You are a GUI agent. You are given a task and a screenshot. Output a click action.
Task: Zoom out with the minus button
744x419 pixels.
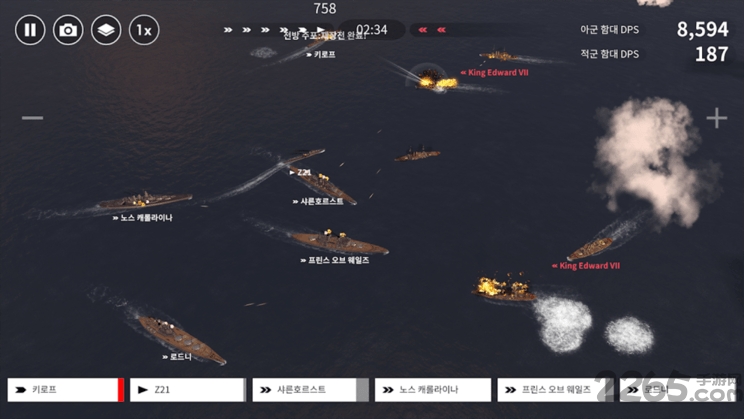click(33, 118)
